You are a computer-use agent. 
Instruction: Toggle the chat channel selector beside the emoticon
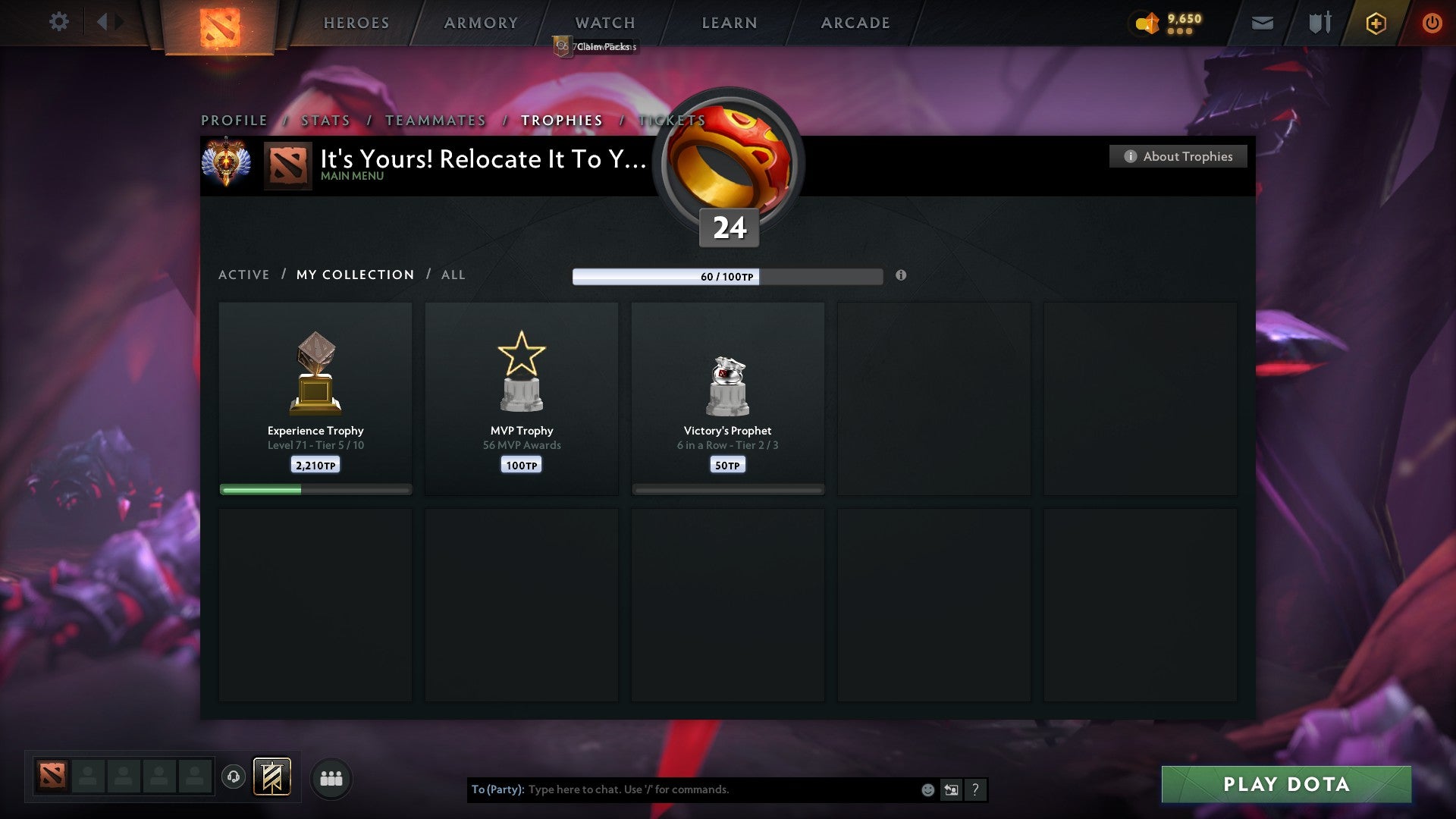951,789
